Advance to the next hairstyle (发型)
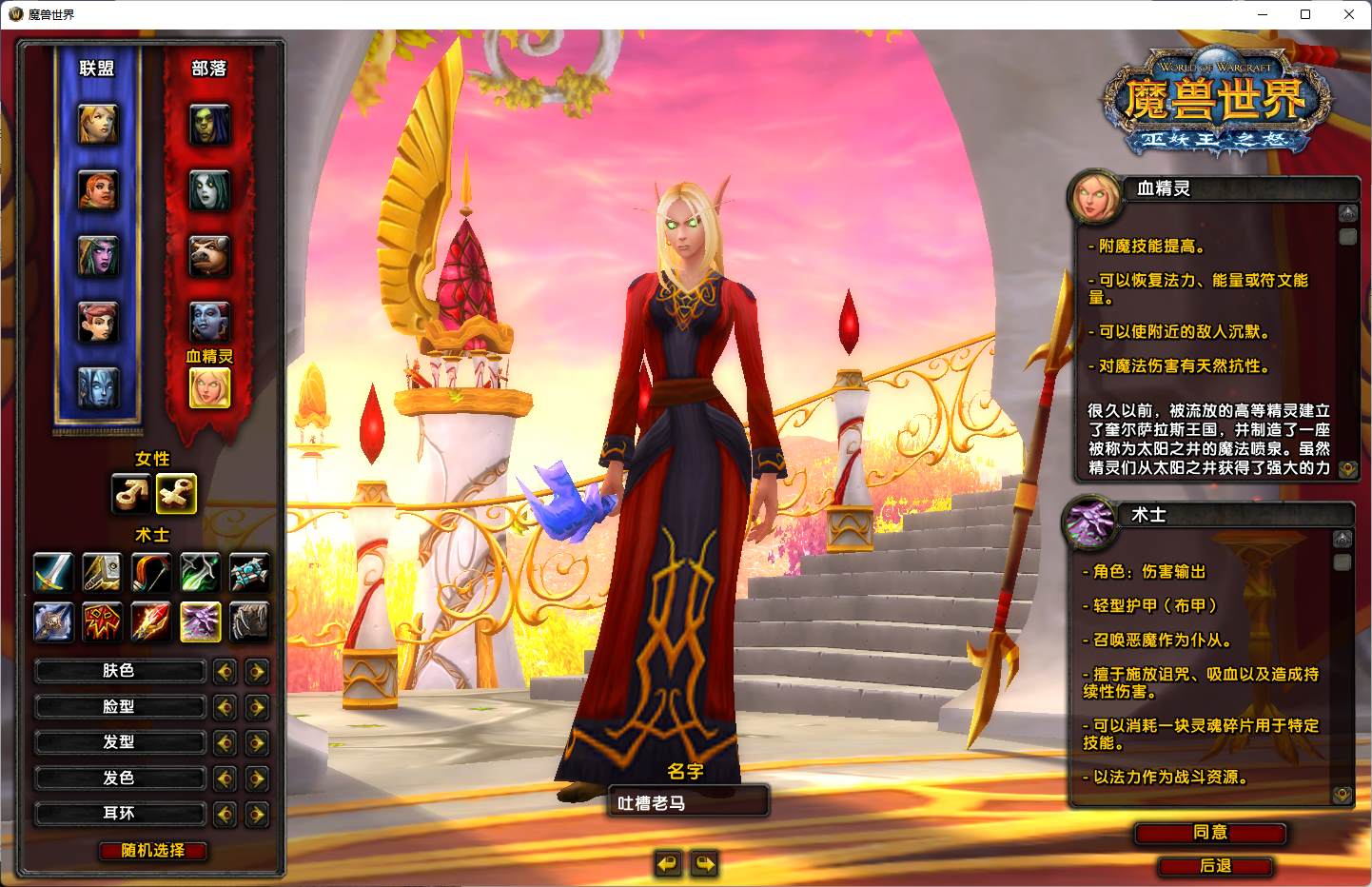1372x887 pixels. click(257, 742)
